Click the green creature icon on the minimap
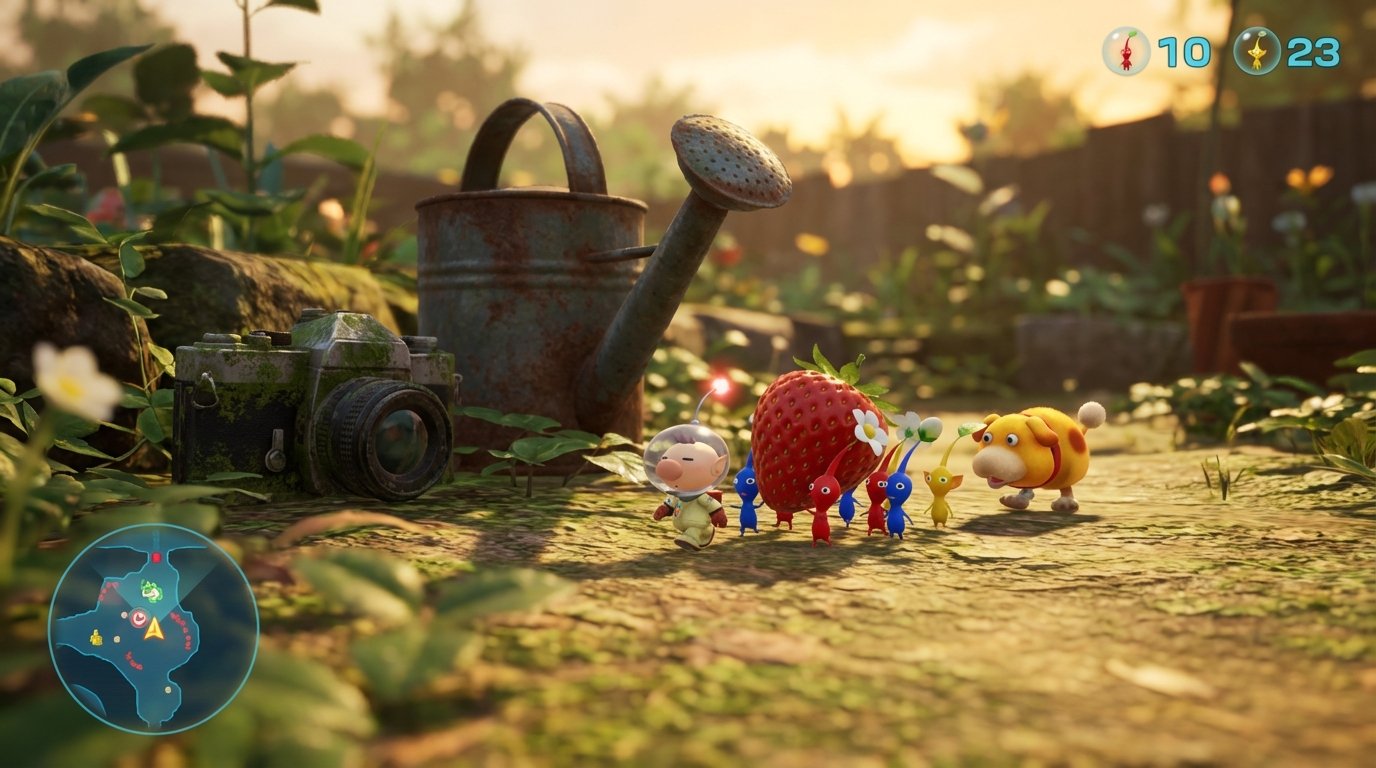This screenshot has height=768, width=1376. (x=152, y=590)
